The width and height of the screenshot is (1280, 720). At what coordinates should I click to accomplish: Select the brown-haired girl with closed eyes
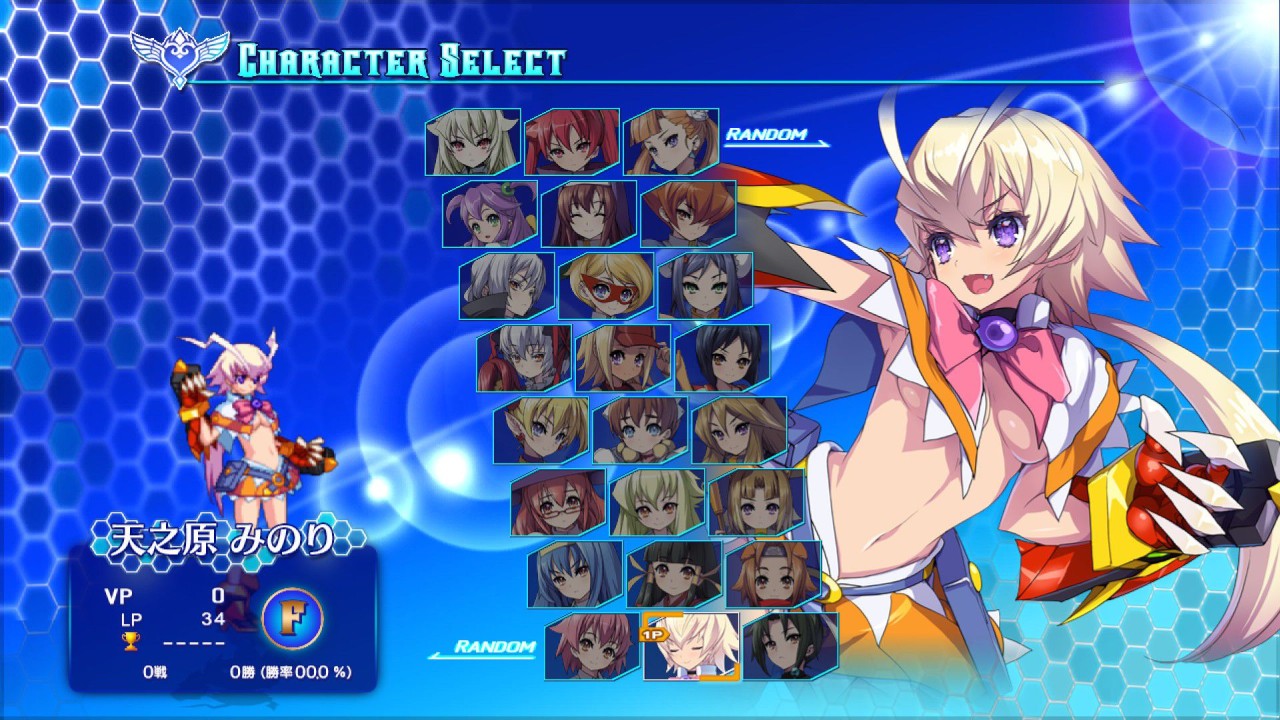pyautogui.click(x=589, y=214)
